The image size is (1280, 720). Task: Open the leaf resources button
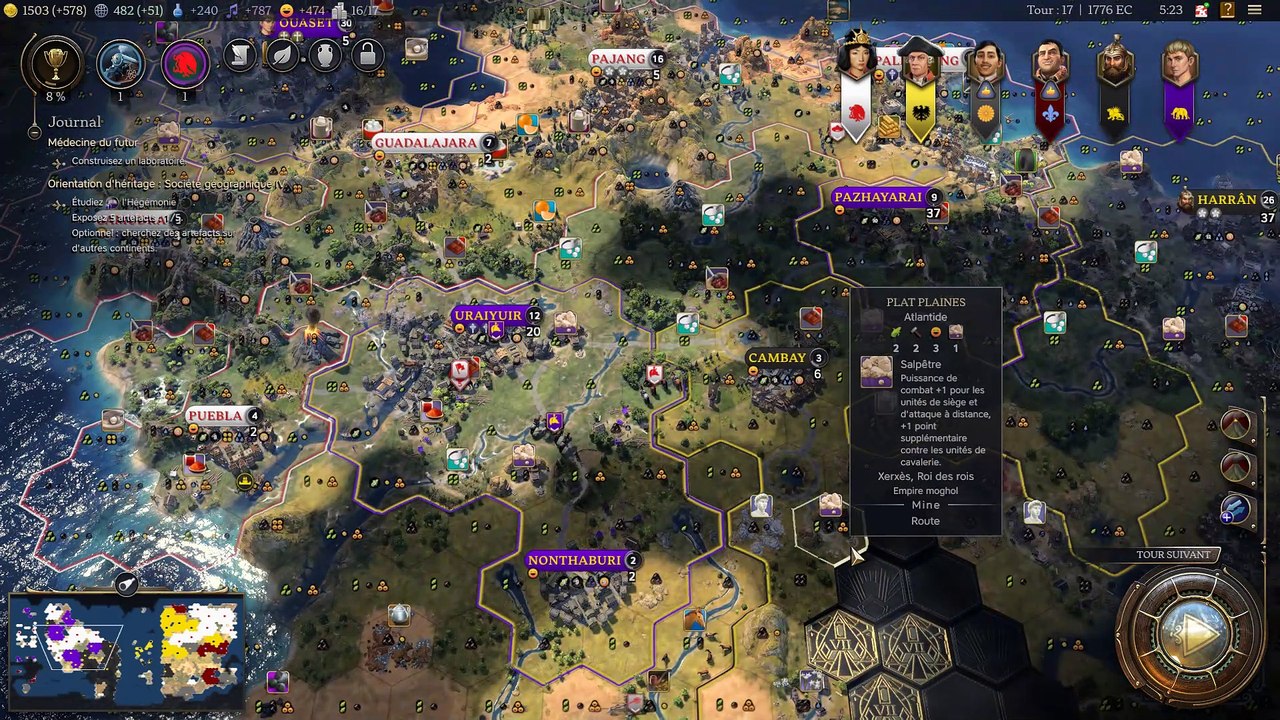click(283, 56)
